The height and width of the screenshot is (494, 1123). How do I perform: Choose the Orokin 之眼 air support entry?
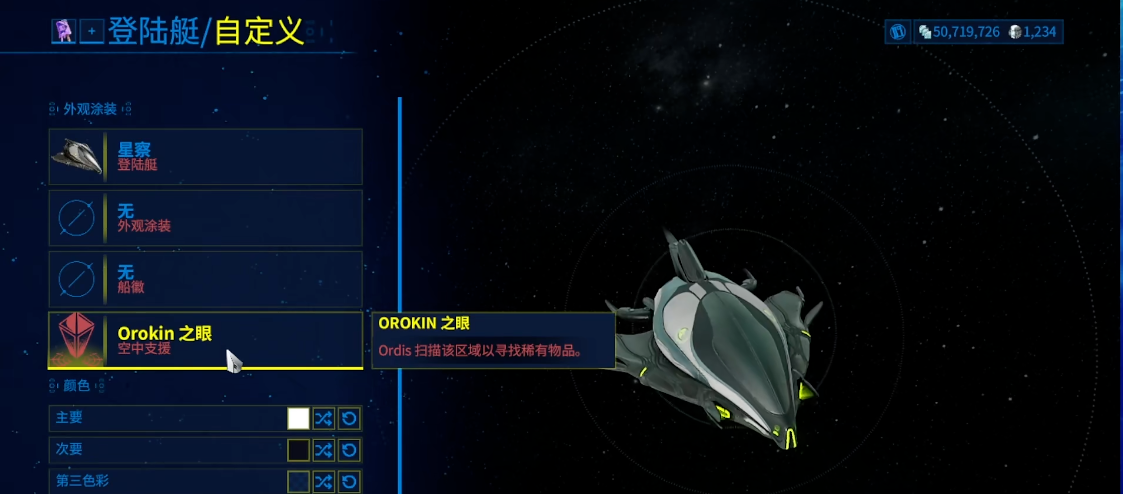(x=205, y=340)
